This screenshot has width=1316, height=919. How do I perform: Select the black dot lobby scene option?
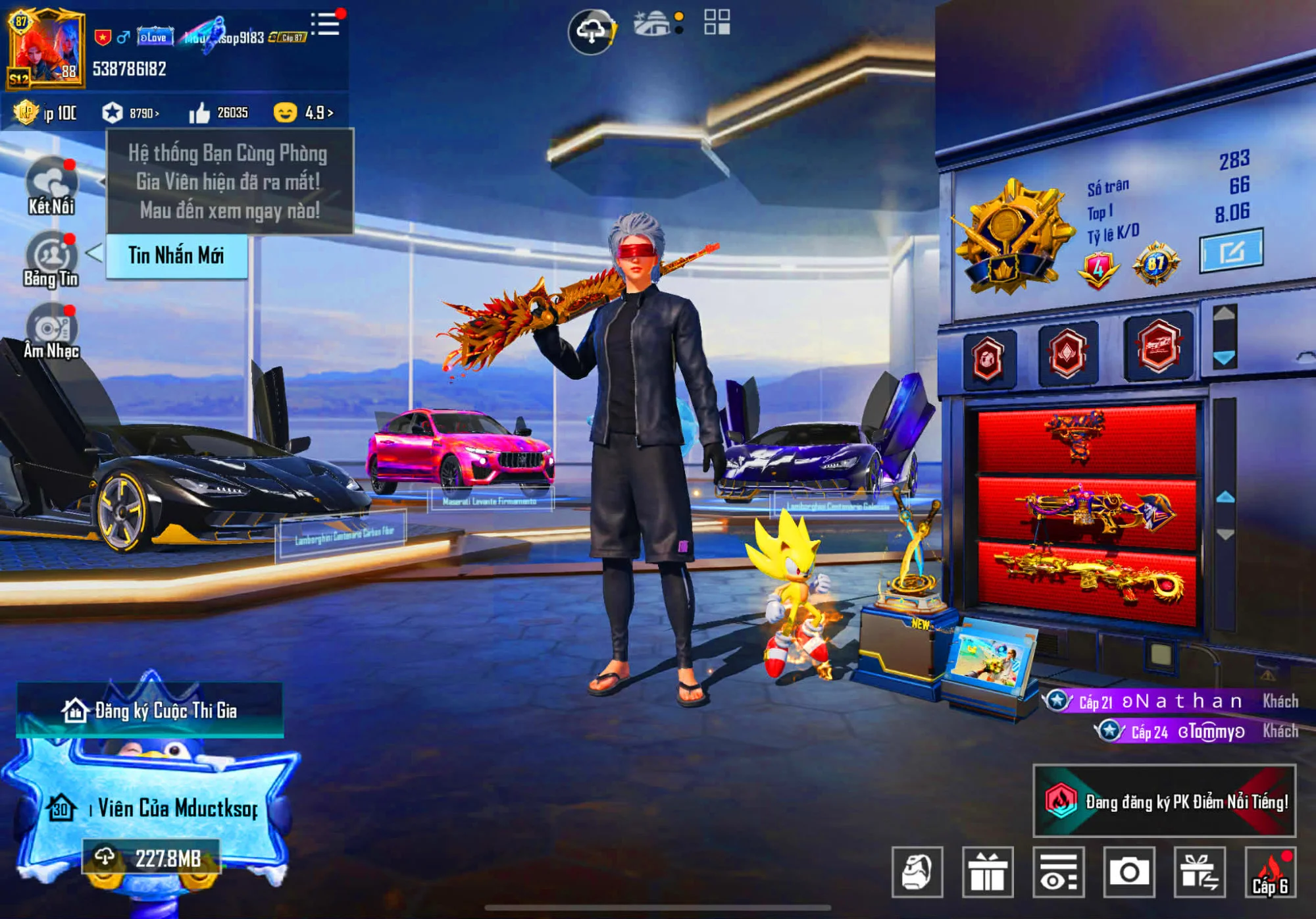coord(678,30)
